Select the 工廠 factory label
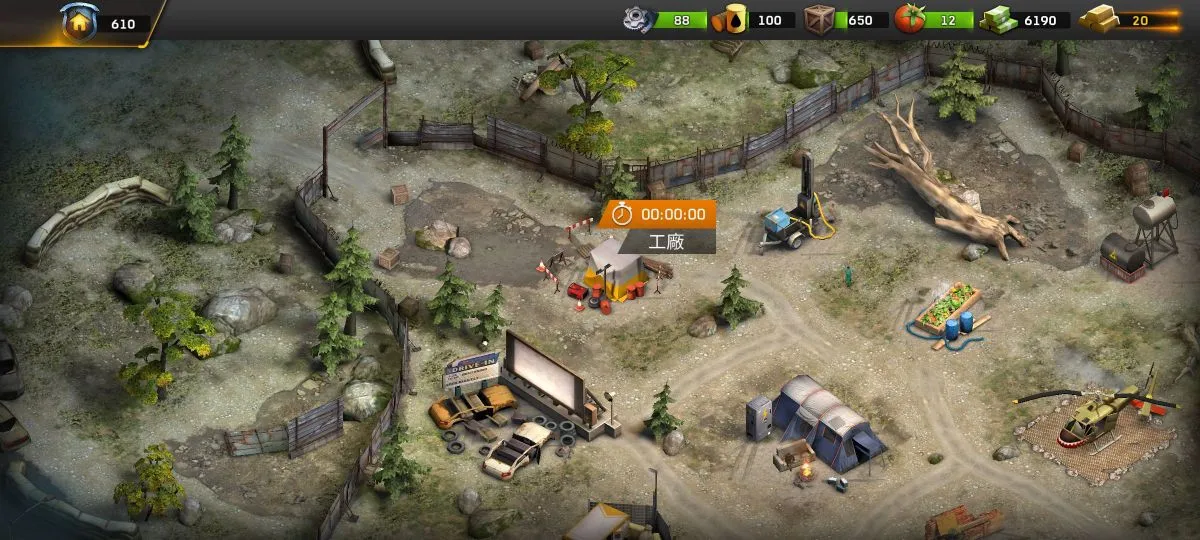The height and width of the screenshot is (540, 1200). point(667,241)
